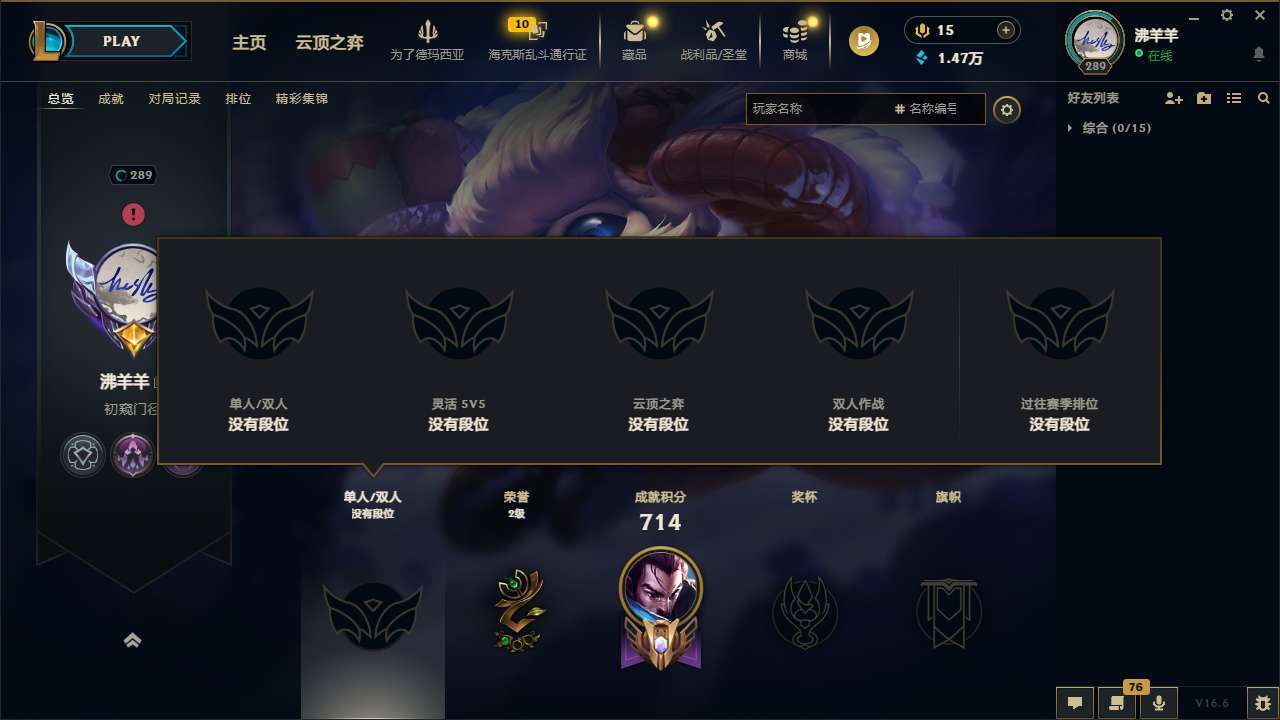This screenshot has height=720, width=1280.
Task: Open the friend list display options icon
Action: (x=1233, y=98)
